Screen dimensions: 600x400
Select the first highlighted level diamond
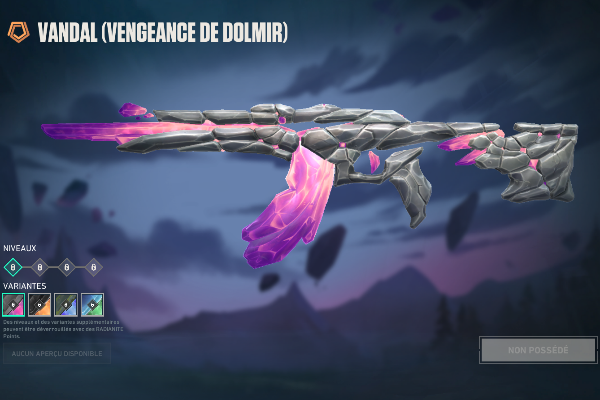(x=13, y=266)
